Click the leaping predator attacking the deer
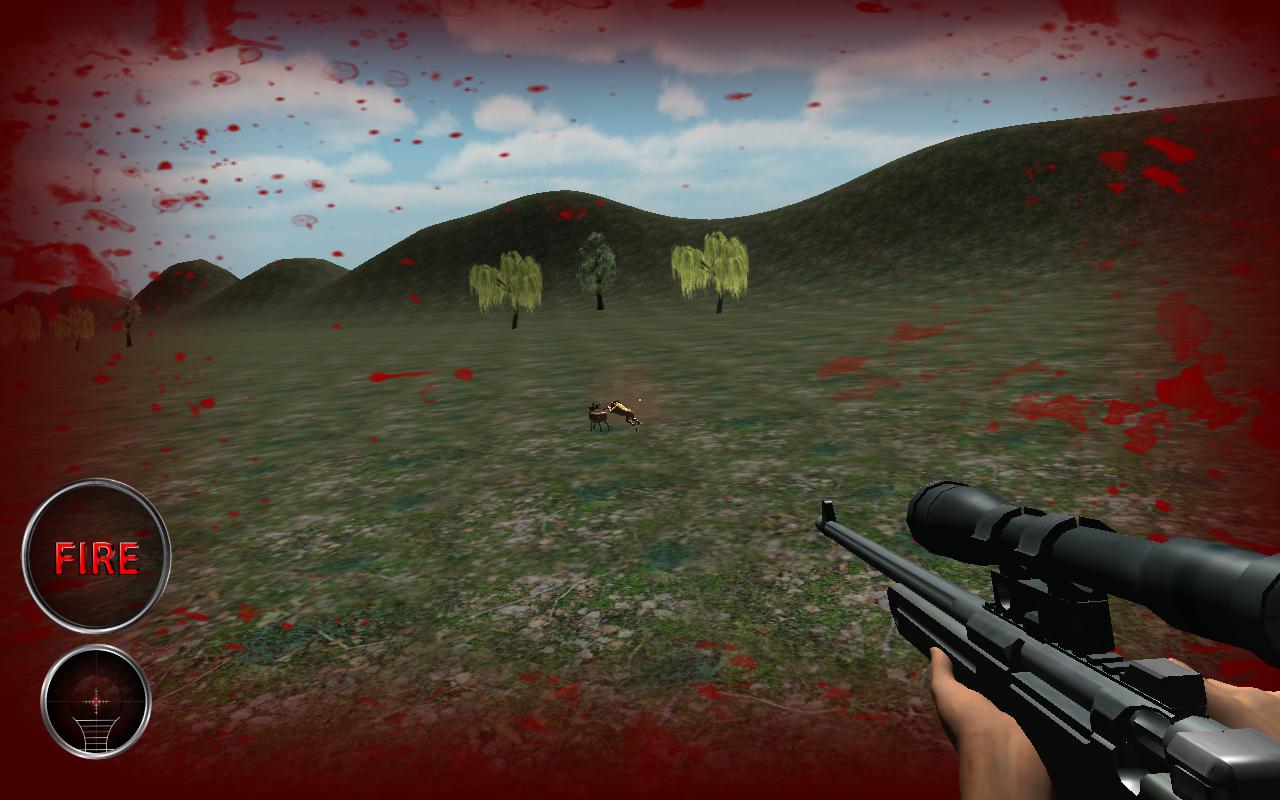This screenshot has width=1280, height=800. point(622,410)
